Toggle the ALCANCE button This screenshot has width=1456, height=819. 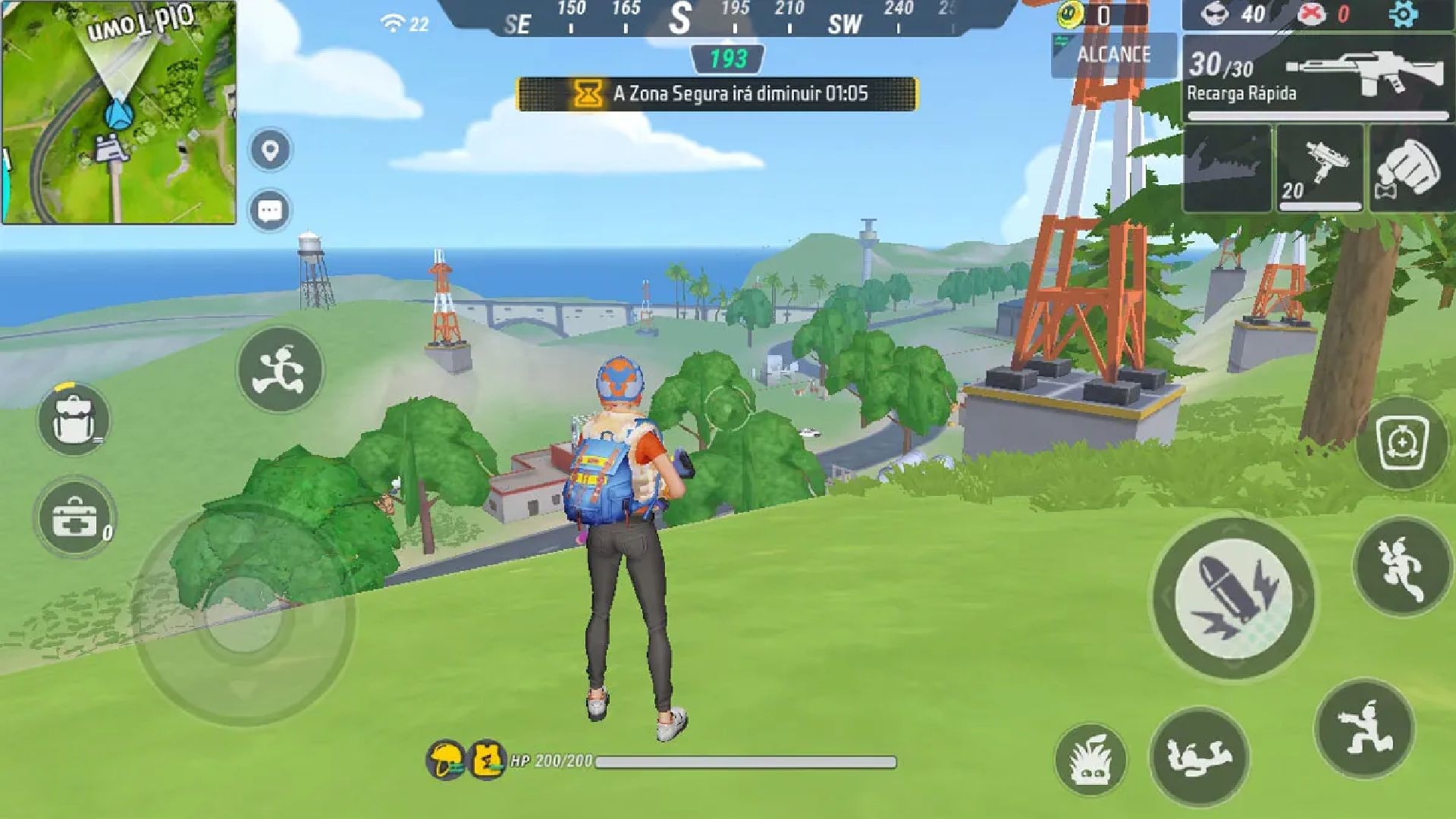[1112, 55]
